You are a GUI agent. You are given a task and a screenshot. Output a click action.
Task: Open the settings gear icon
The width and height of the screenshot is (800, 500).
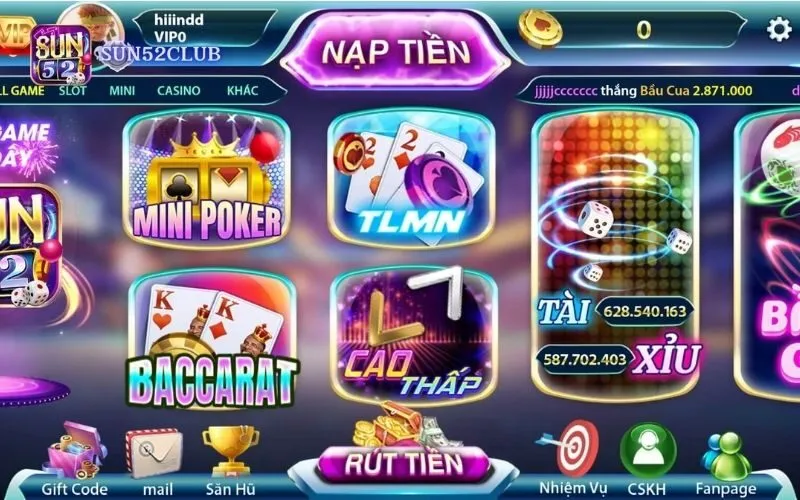pos(778,29)
